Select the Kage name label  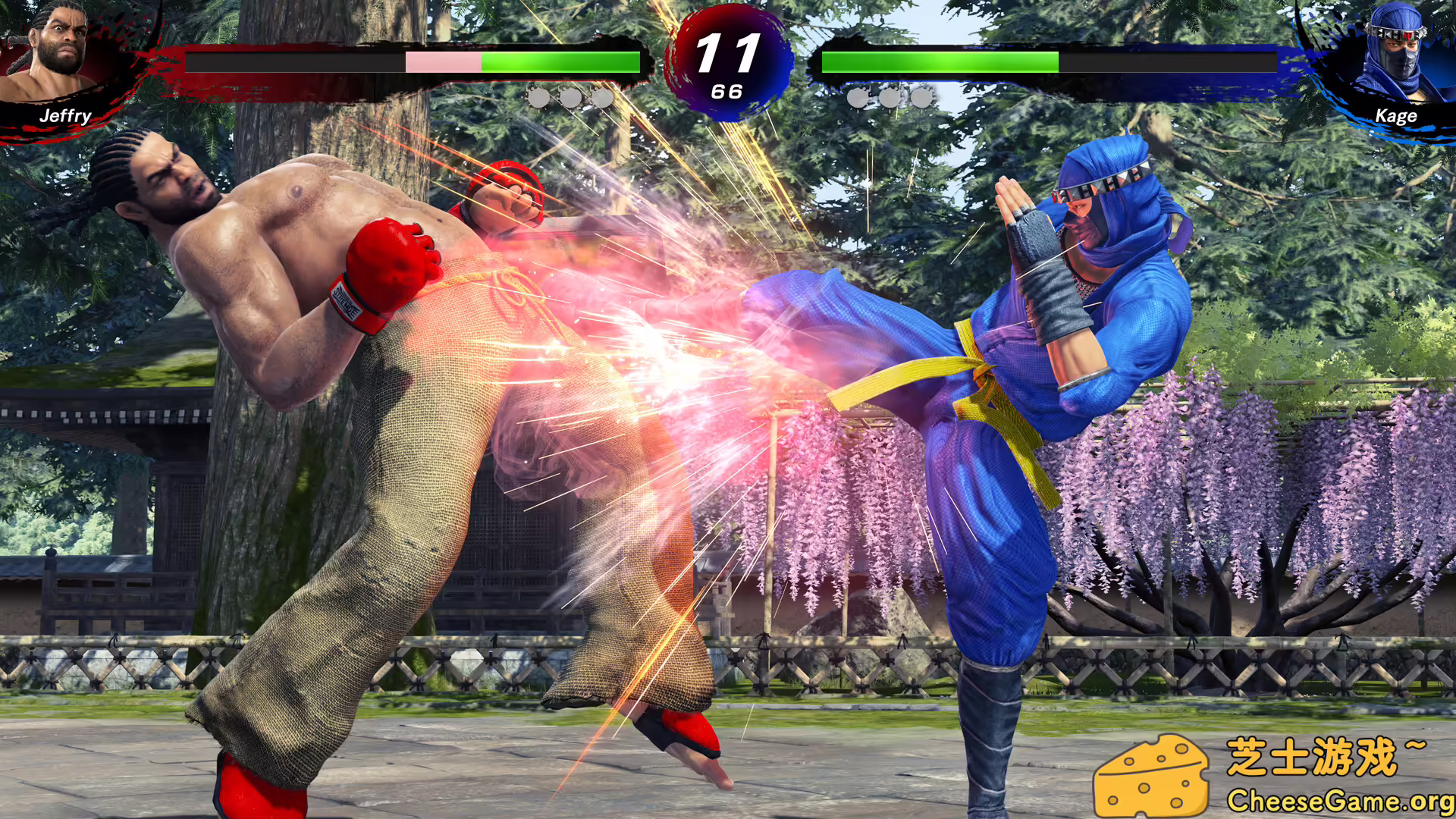tap(1398, 115)
